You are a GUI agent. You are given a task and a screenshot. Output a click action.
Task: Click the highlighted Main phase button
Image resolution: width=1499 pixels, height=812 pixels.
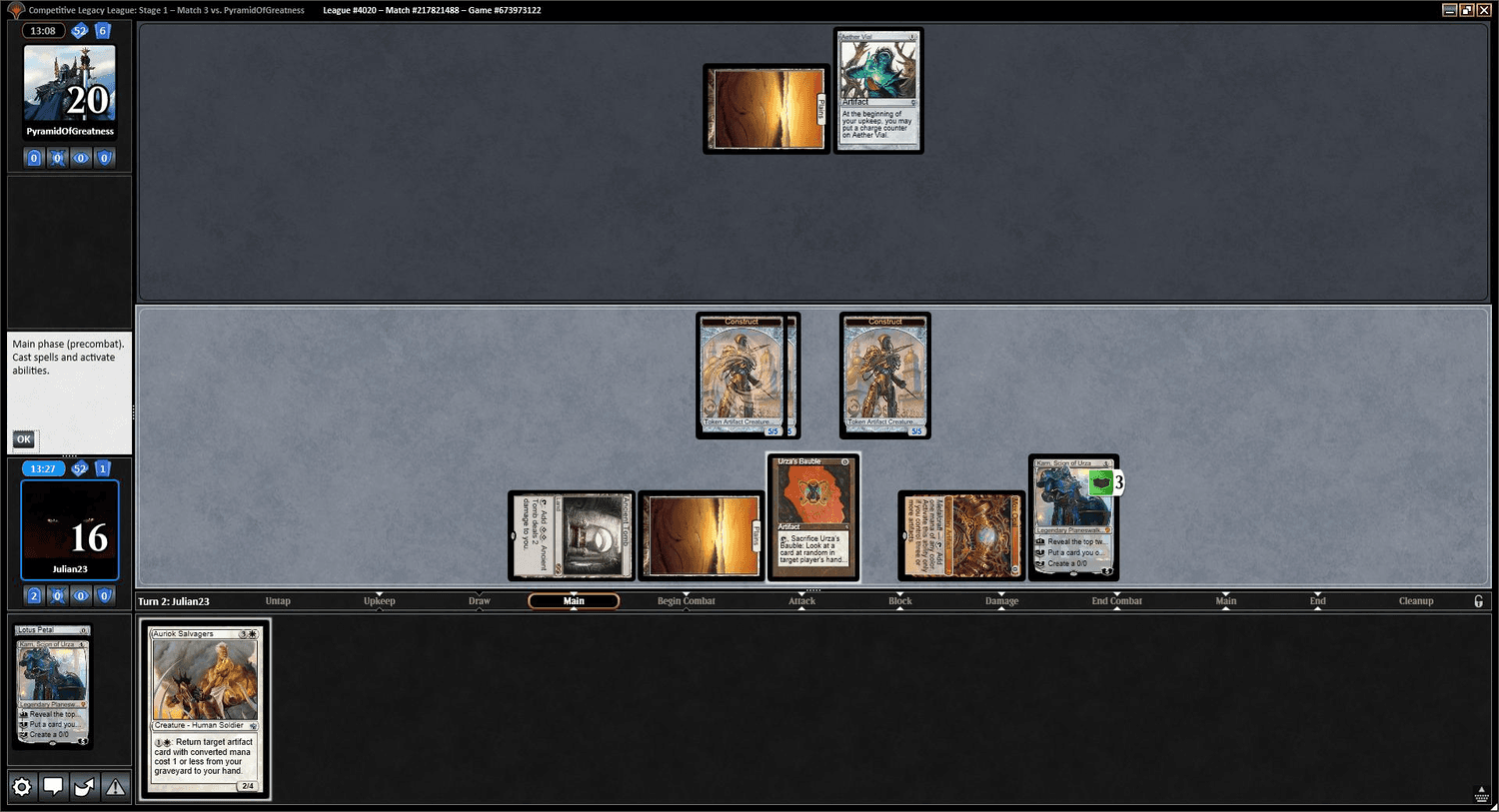tap(573, 600)
